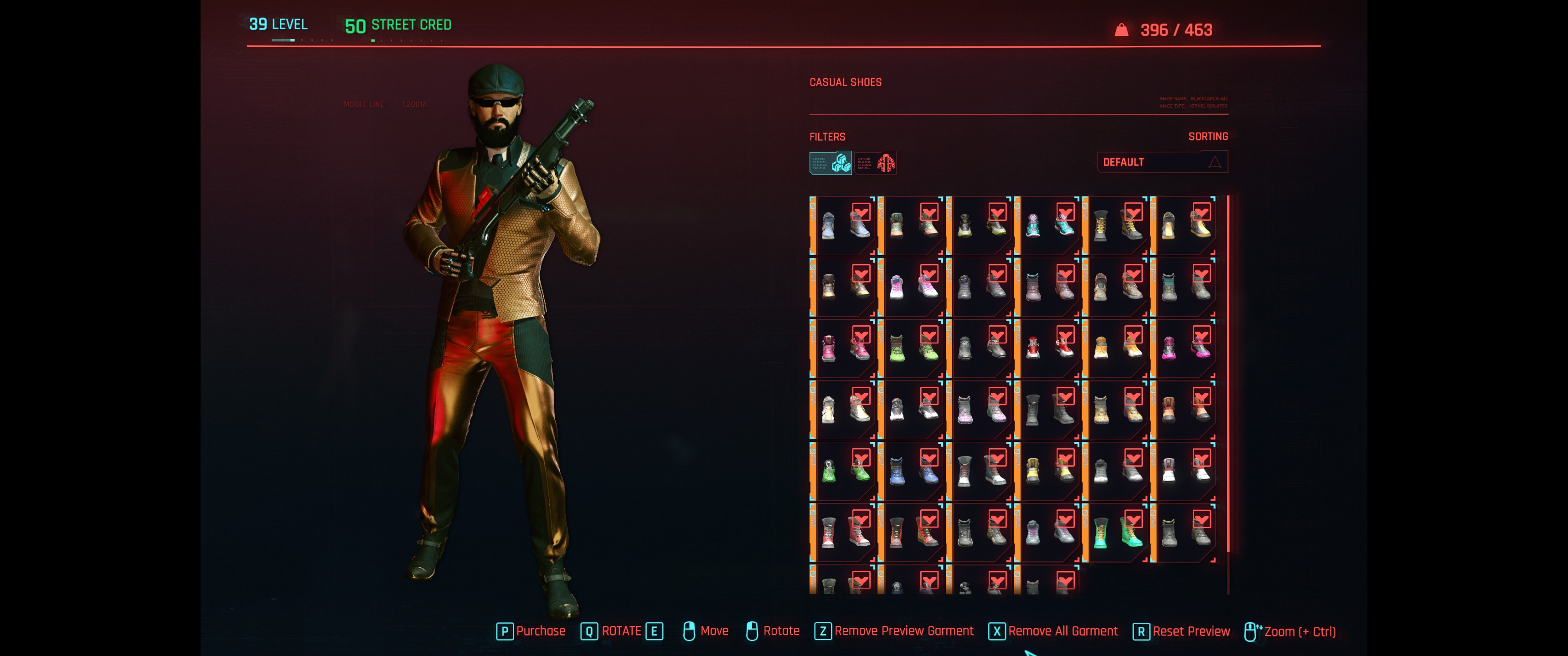The height and width of the screenshot is (656, 1568).
Task: Toggle the red jacket filter
Action: 875,163
